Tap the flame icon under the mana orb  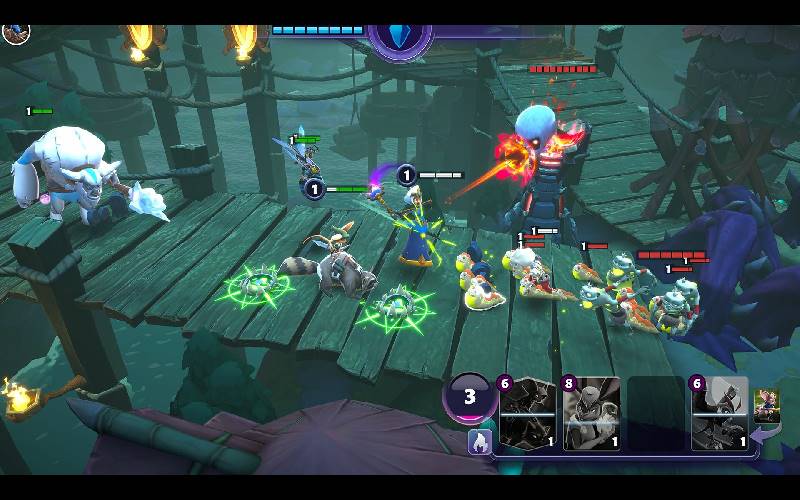(479, 441)
